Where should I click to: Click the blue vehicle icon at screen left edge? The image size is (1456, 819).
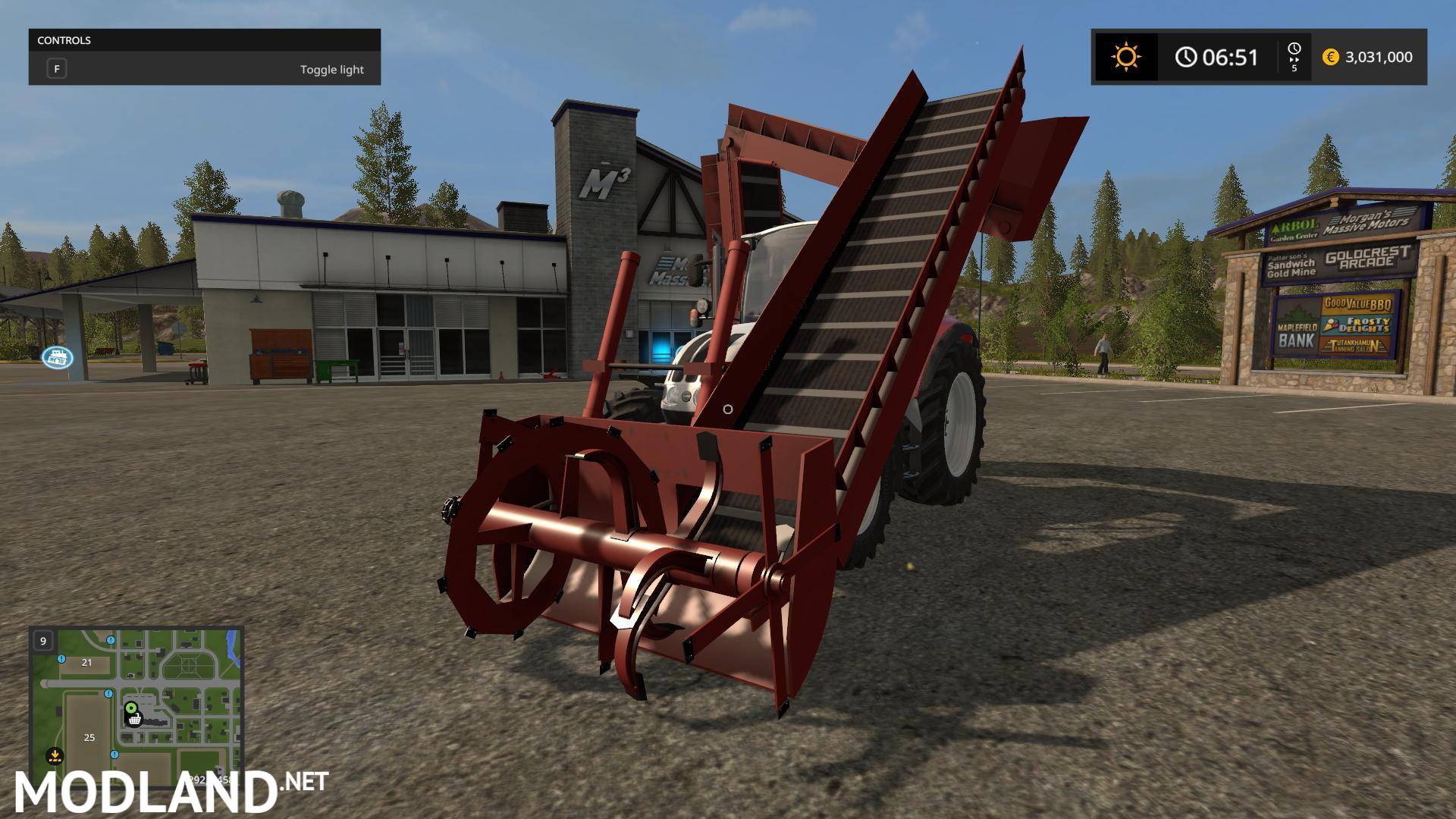tap(58, 356)
